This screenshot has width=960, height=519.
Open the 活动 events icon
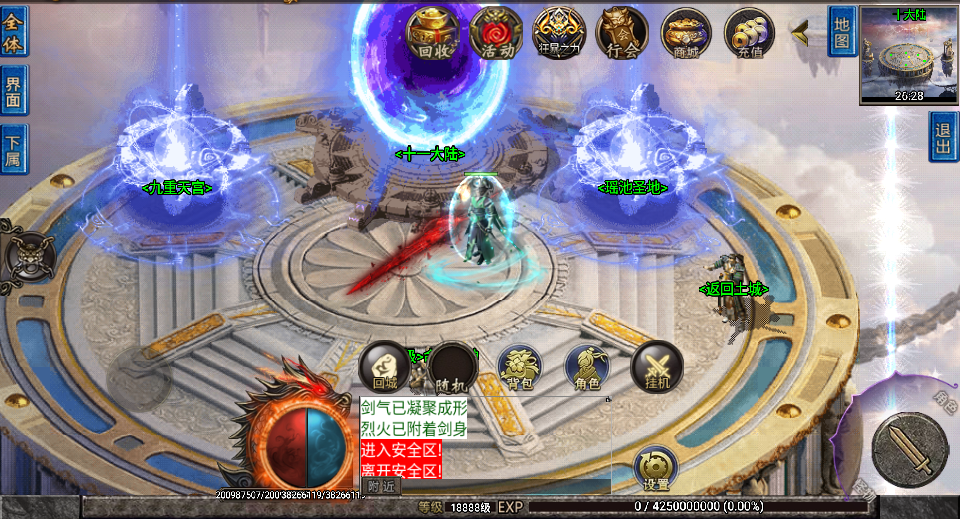pyautogui.click(x=496, y=33)
